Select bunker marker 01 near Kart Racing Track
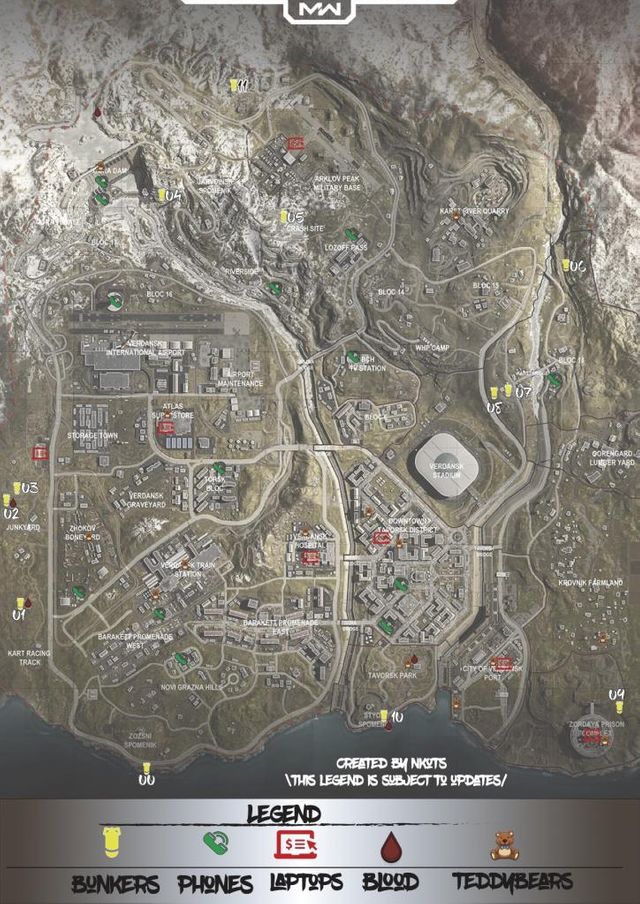This screenshot has width=640, height=904. (x=19, y=602)
